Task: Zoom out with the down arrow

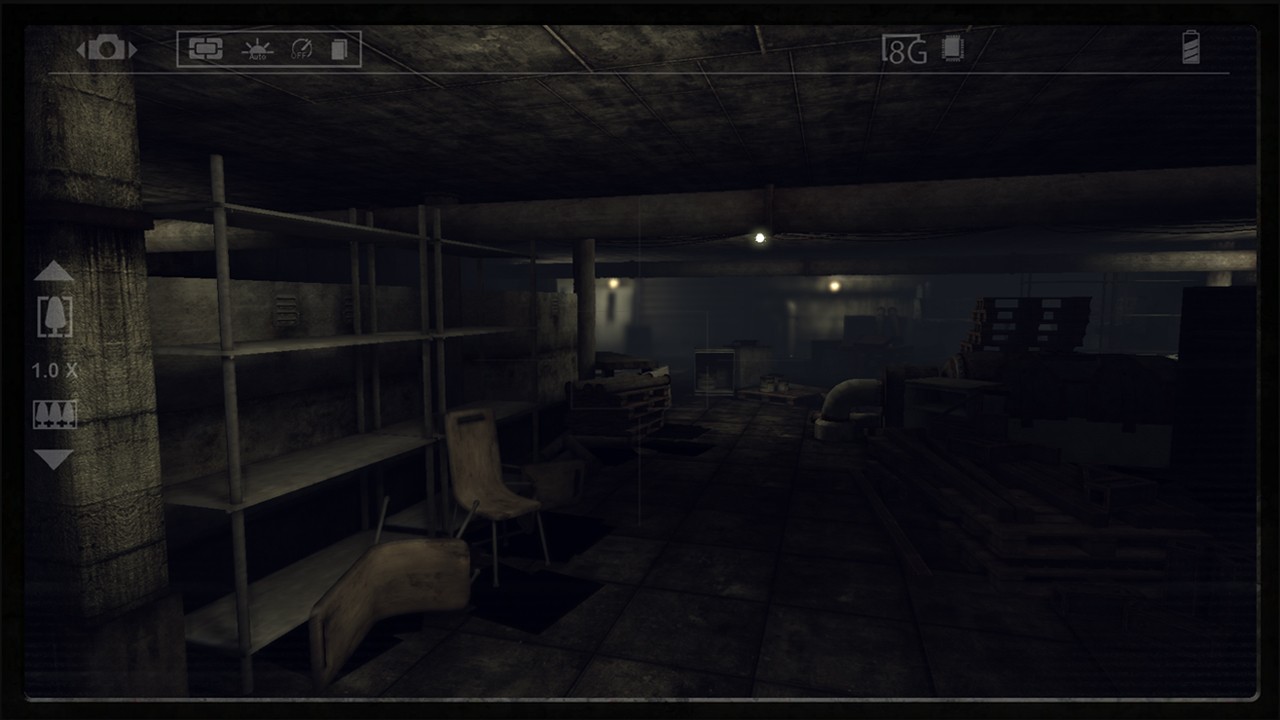Action: click(x=54, y=459)
